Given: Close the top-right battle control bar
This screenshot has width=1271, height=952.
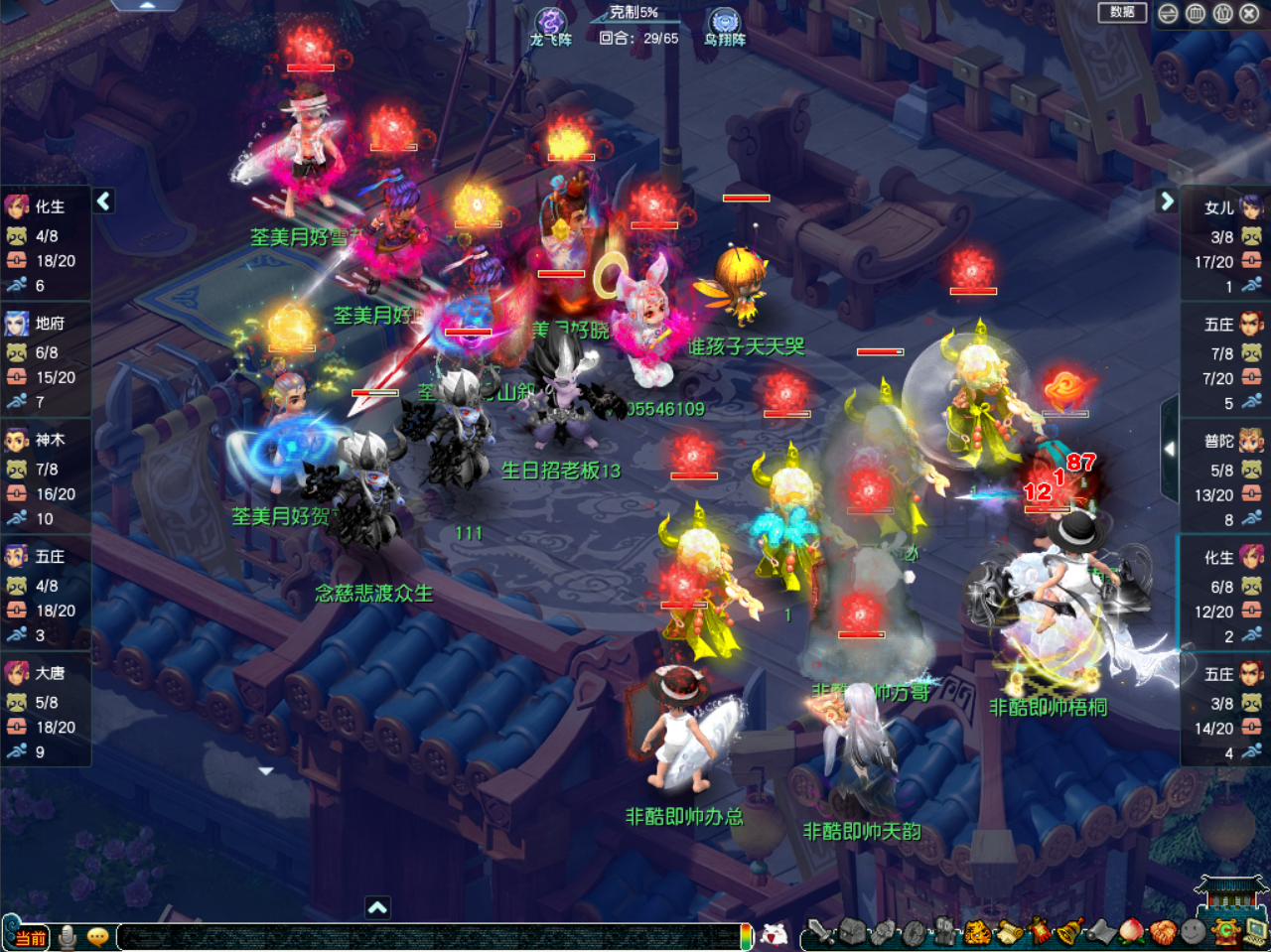Looking at the screenshot, I should pos(1249,13).
